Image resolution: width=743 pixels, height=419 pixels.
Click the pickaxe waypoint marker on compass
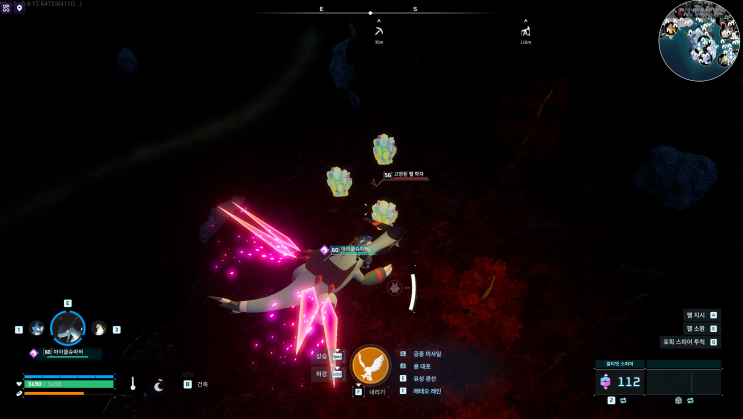coord(379,31)
